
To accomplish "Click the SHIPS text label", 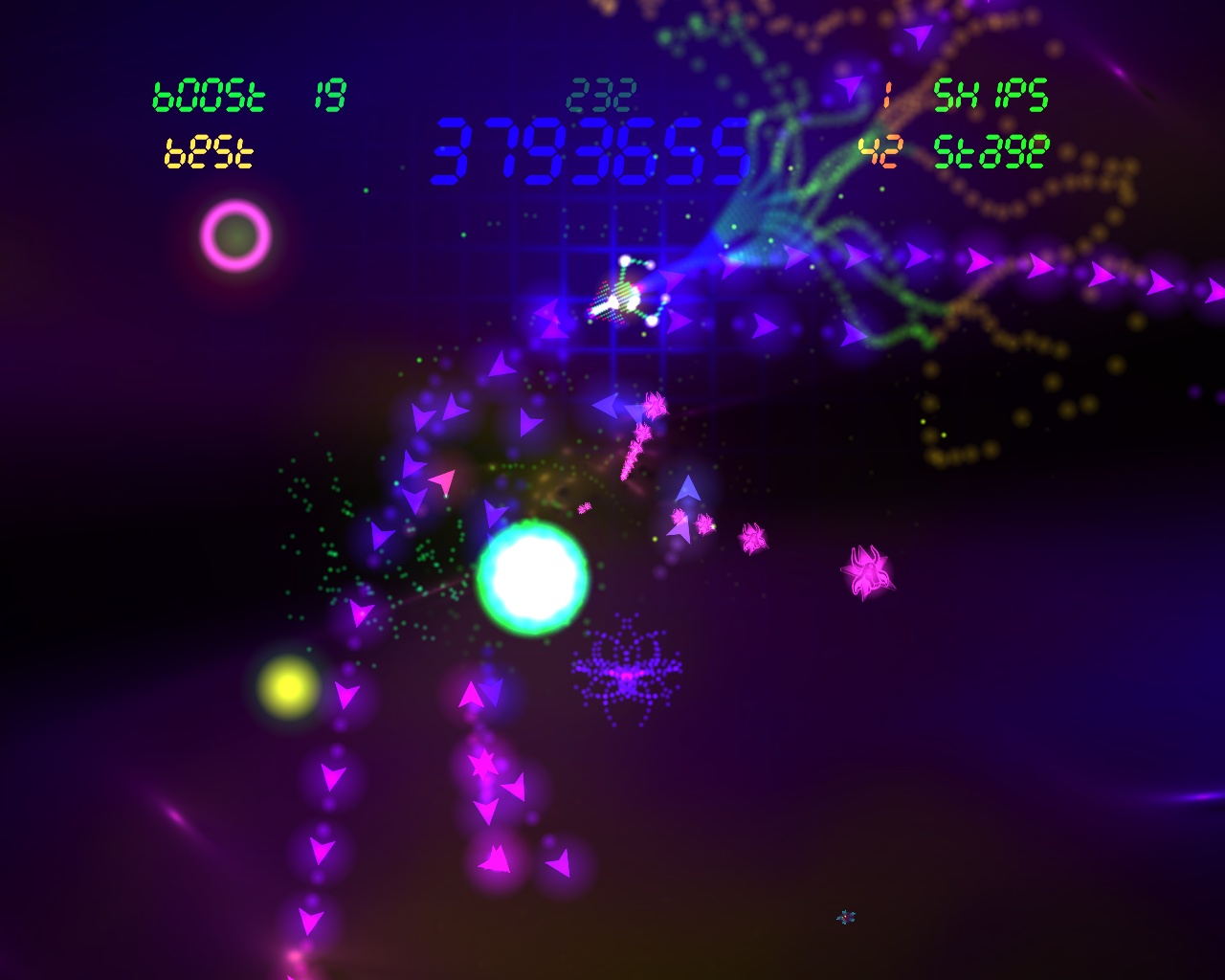I will click(991, 95).
